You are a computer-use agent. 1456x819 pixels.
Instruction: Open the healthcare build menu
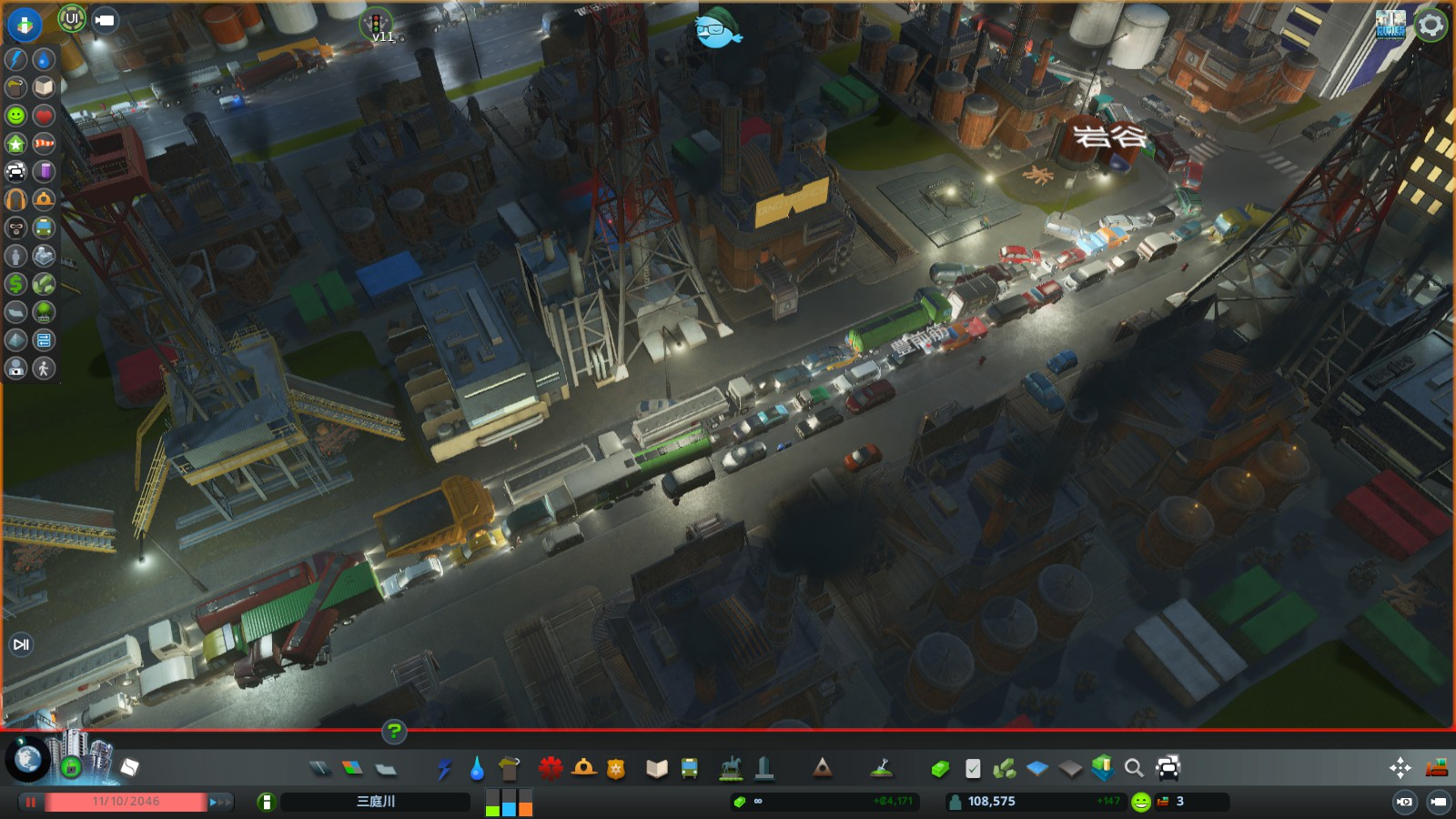point(550,769)
